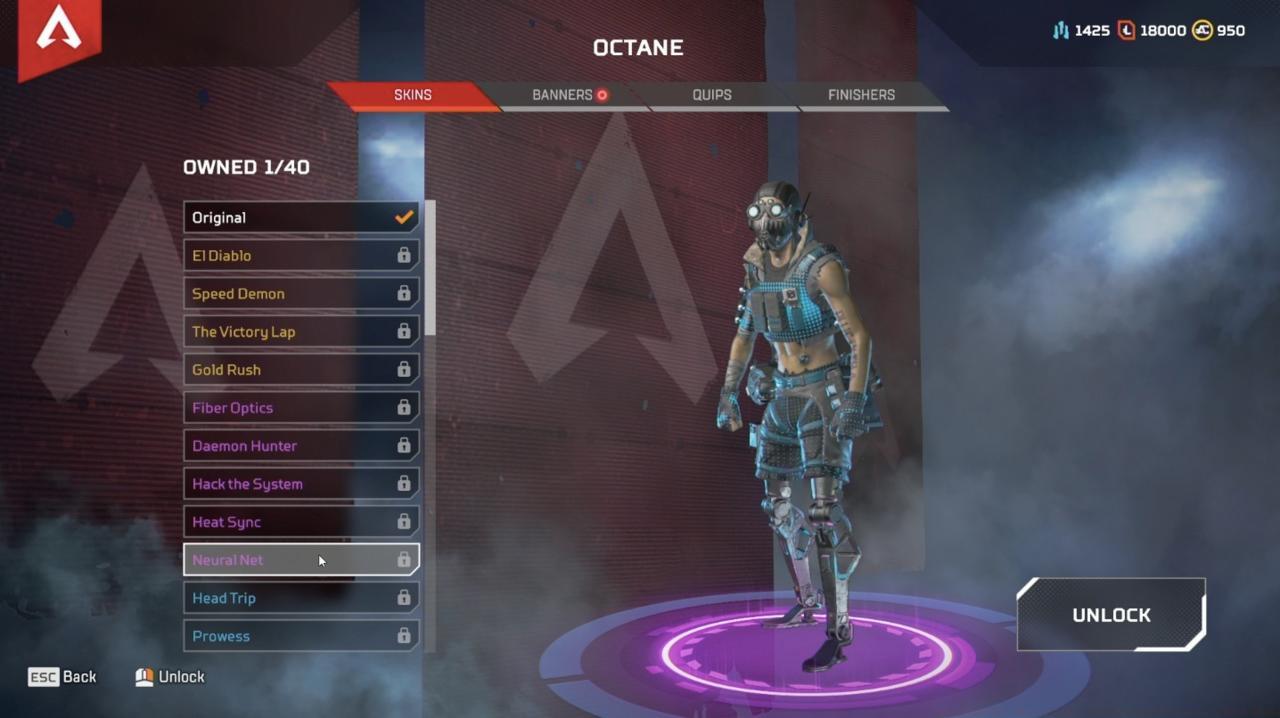Image resolution: width=1280 pixels, height=718 pixels.
Task: Go back using the Back button
Action: pos(63,677)
